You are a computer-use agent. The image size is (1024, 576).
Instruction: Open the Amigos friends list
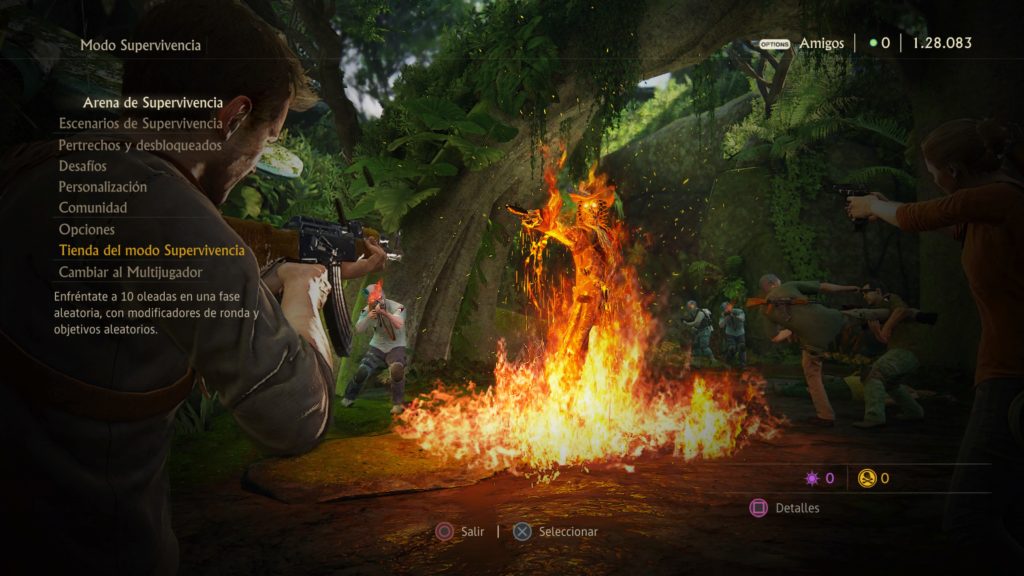820,44
